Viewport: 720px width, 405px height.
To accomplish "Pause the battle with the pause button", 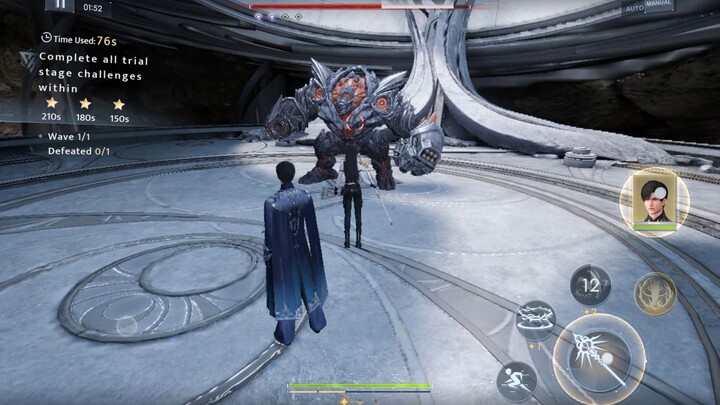I will [x=61, y=4].
